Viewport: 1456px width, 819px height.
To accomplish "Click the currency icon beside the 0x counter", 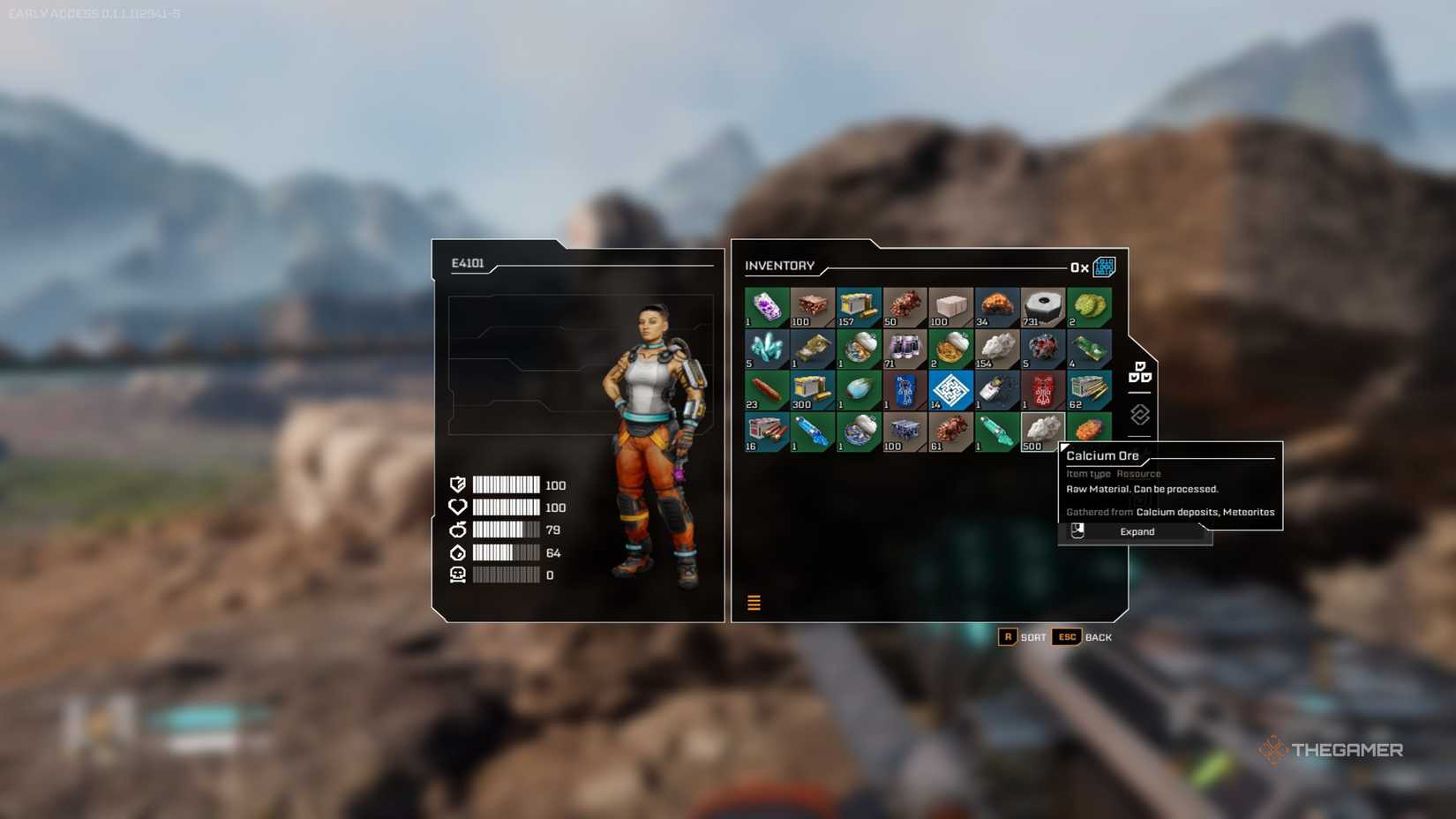I will 1104,267.
